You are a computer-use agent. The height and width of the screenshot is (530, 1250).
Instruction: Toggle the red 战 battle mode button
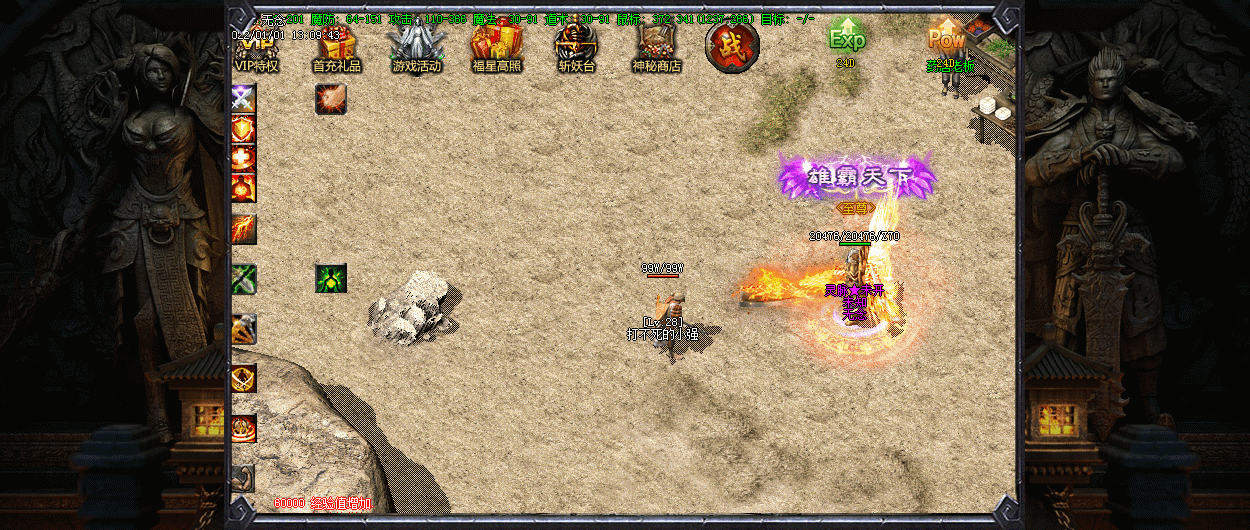pos(732,46)
